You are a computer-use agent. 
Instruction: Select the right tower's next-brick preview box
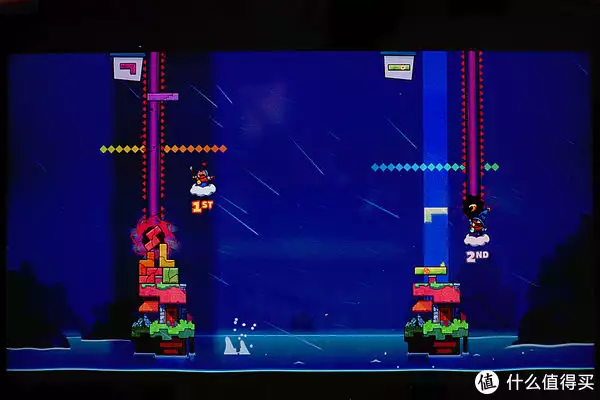[x=398, y=66]
